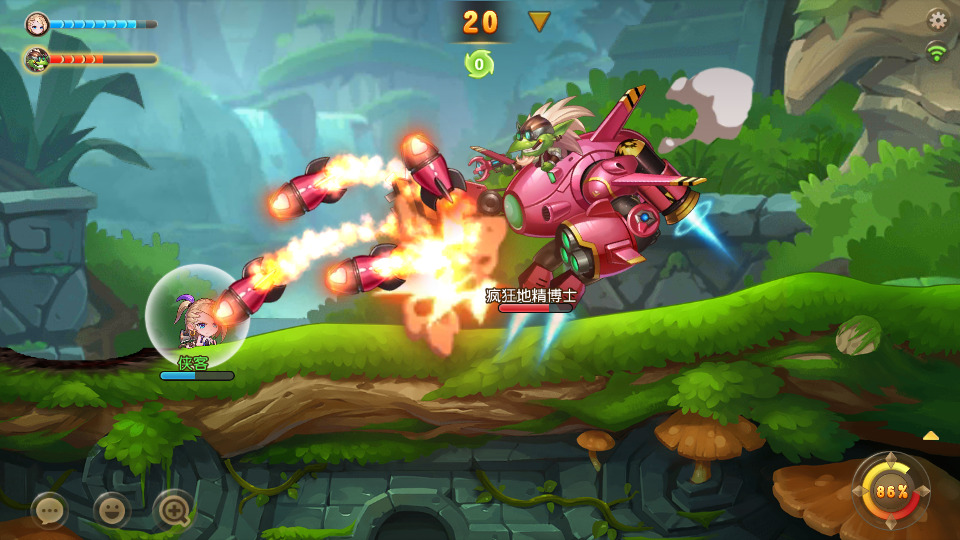Open the settings gear menu
Image resolution: width=960 pixels, height=540 pixels.
click(937, 19)
